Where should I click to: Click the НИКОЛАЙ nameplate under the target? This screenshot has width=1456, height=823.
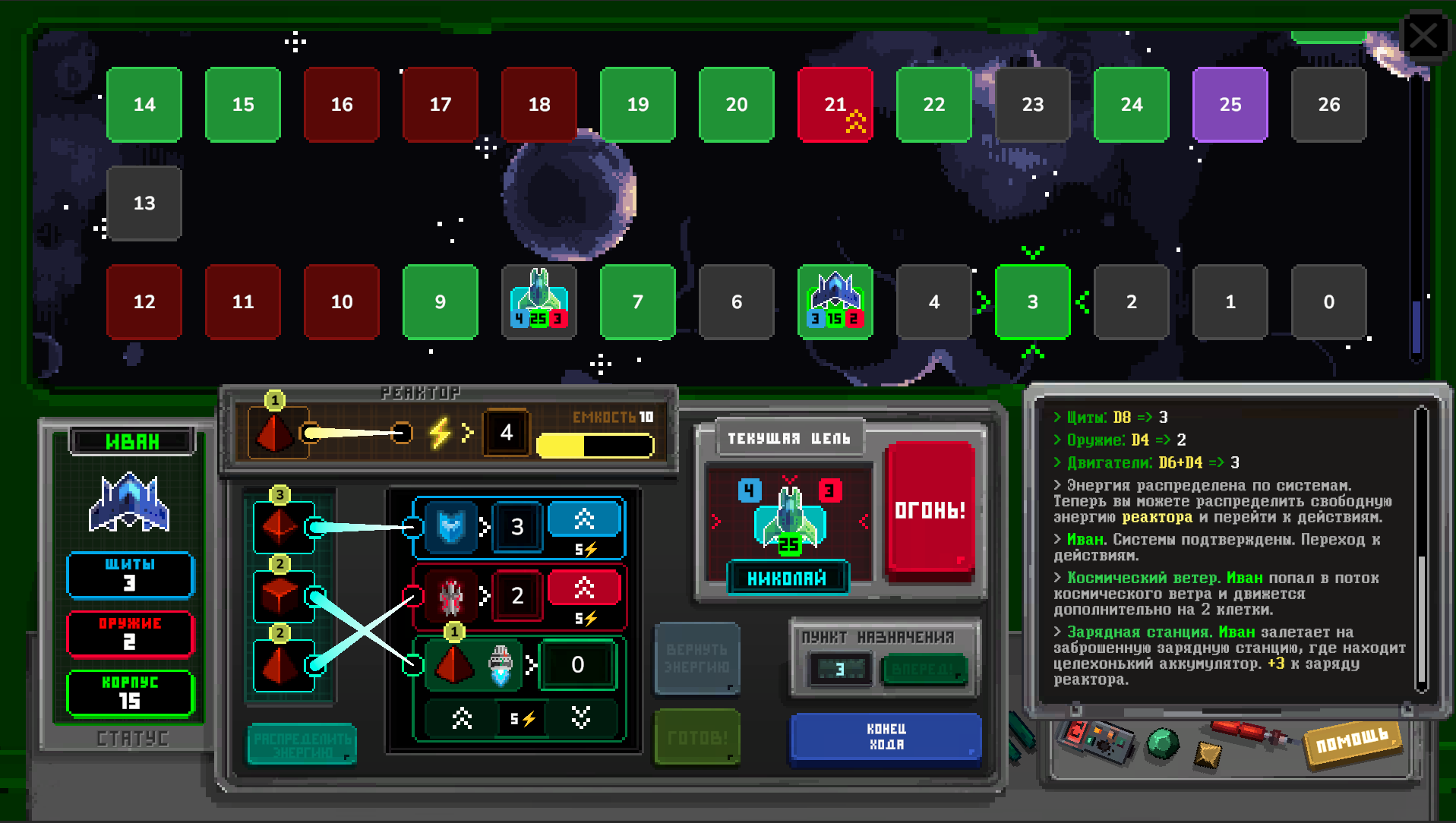(788, 578)
